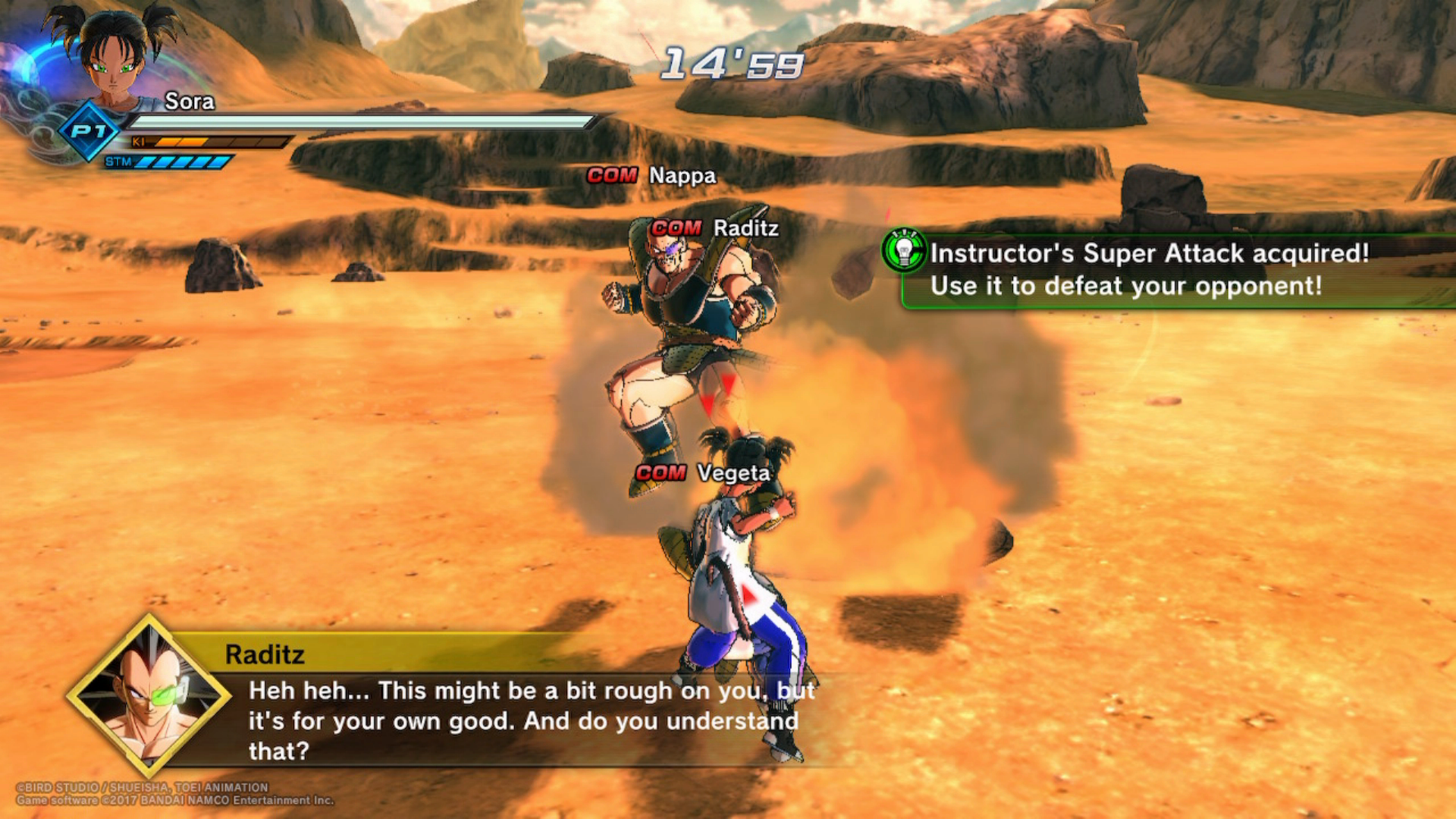Target the Vegeta COM name tag

[x=702, y=473]
